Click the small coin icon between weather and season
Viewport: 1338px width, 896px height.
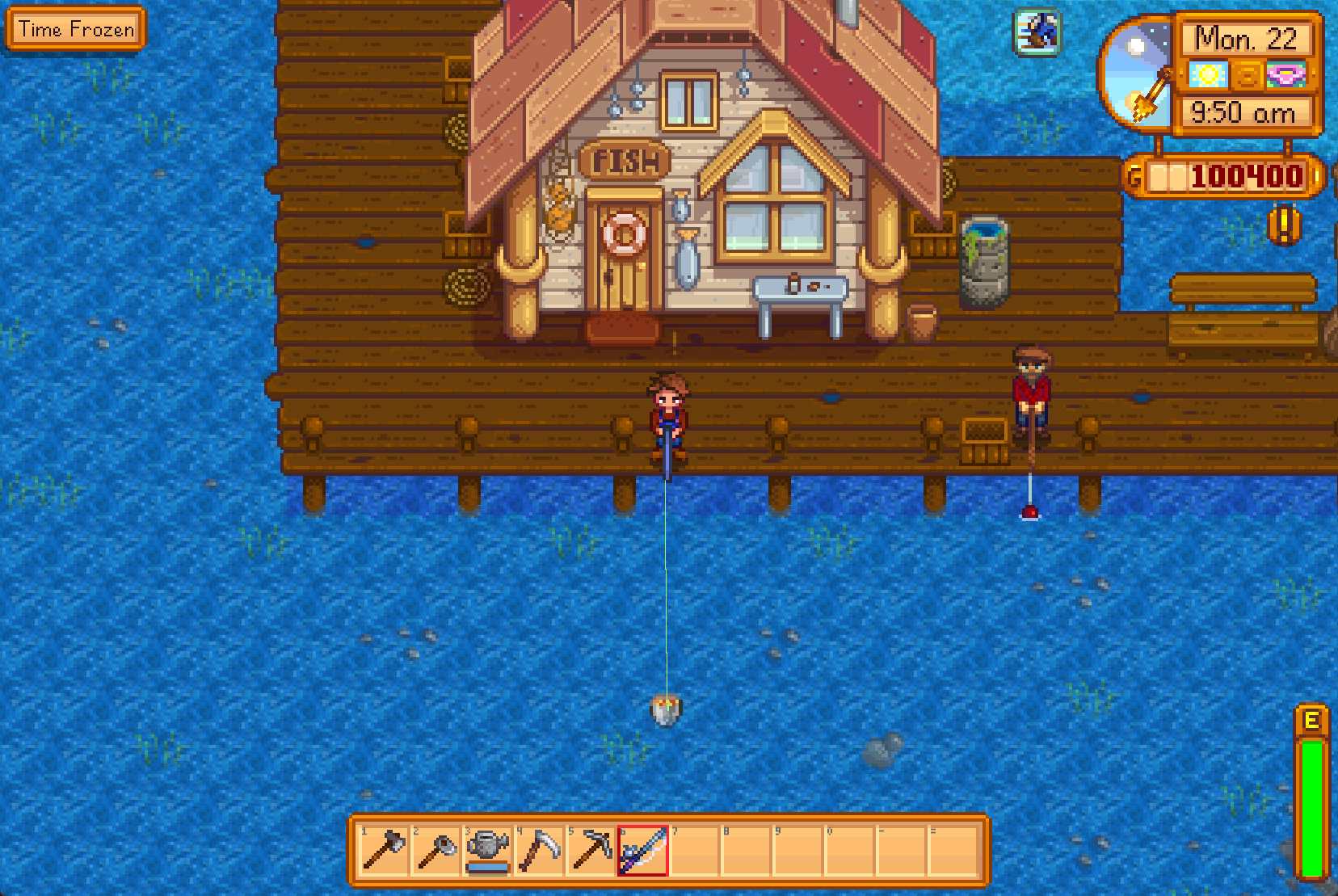[x=1247, y=75]
